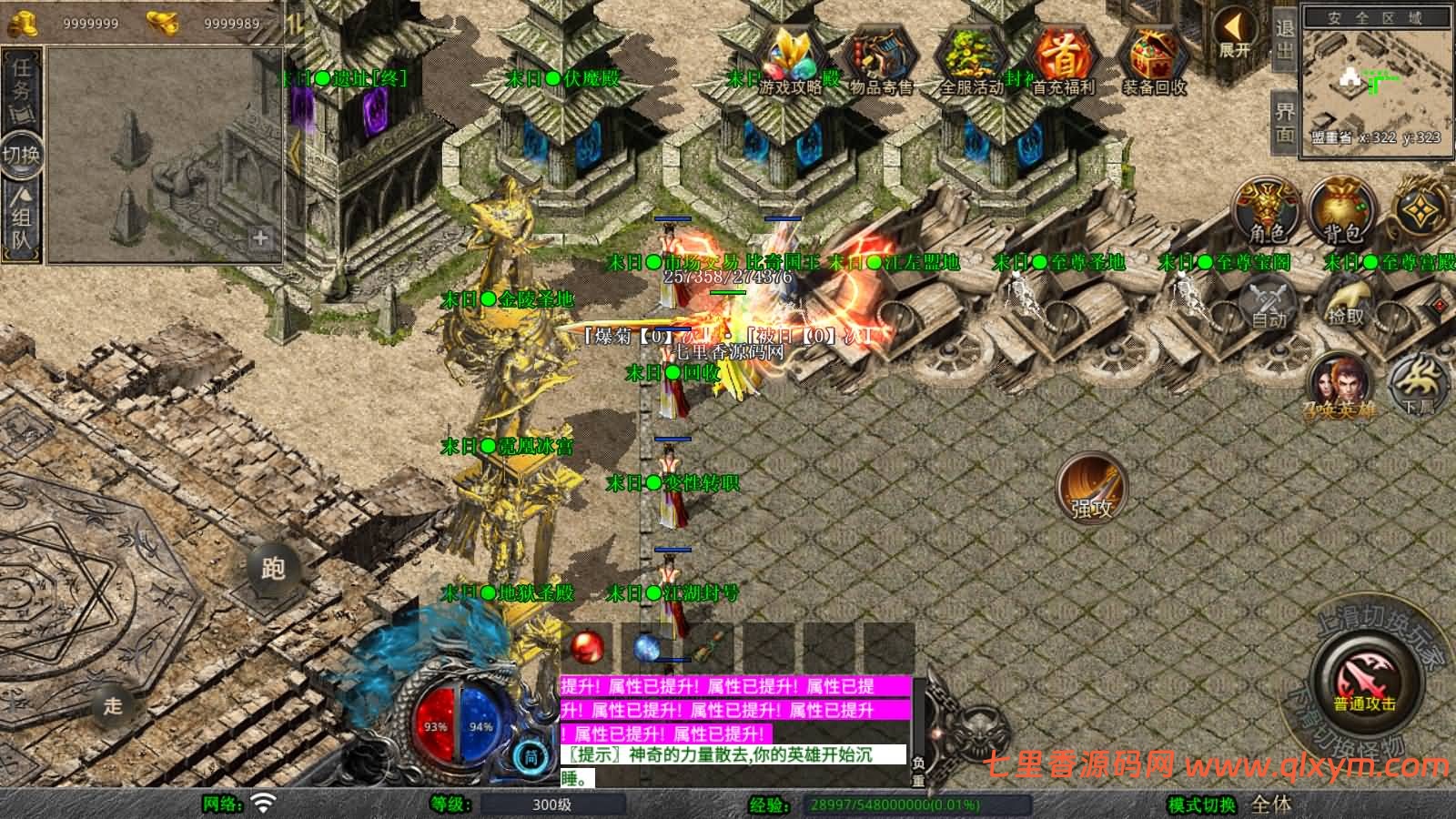
Task: Tap the 拾取 pickup button
Action: [1346, 303]
